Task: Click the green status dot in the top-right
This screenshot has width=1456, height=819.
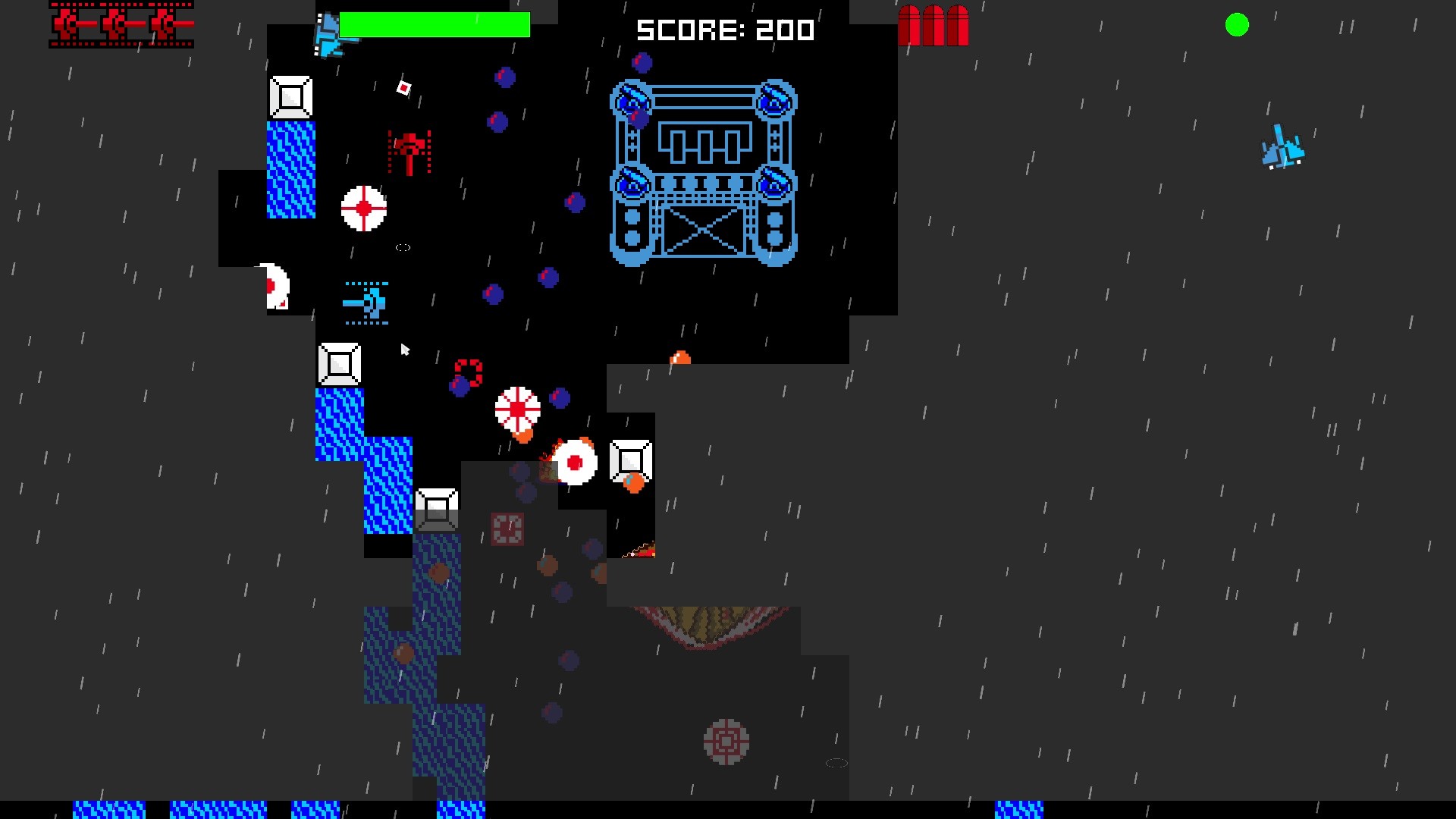Action: pyautogui.click(x=1238, y=25)
